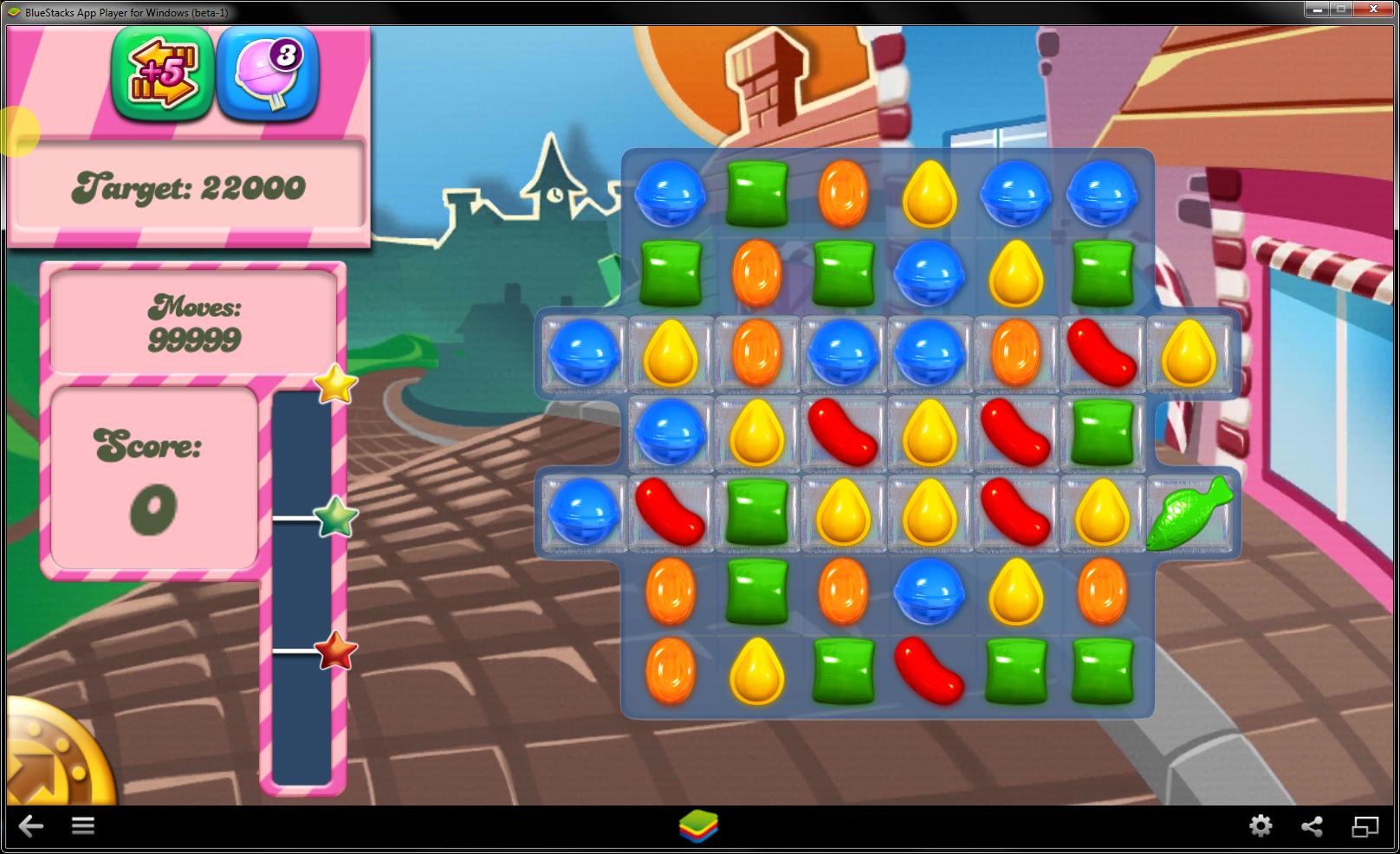Select the green star milestone marker

334,520
